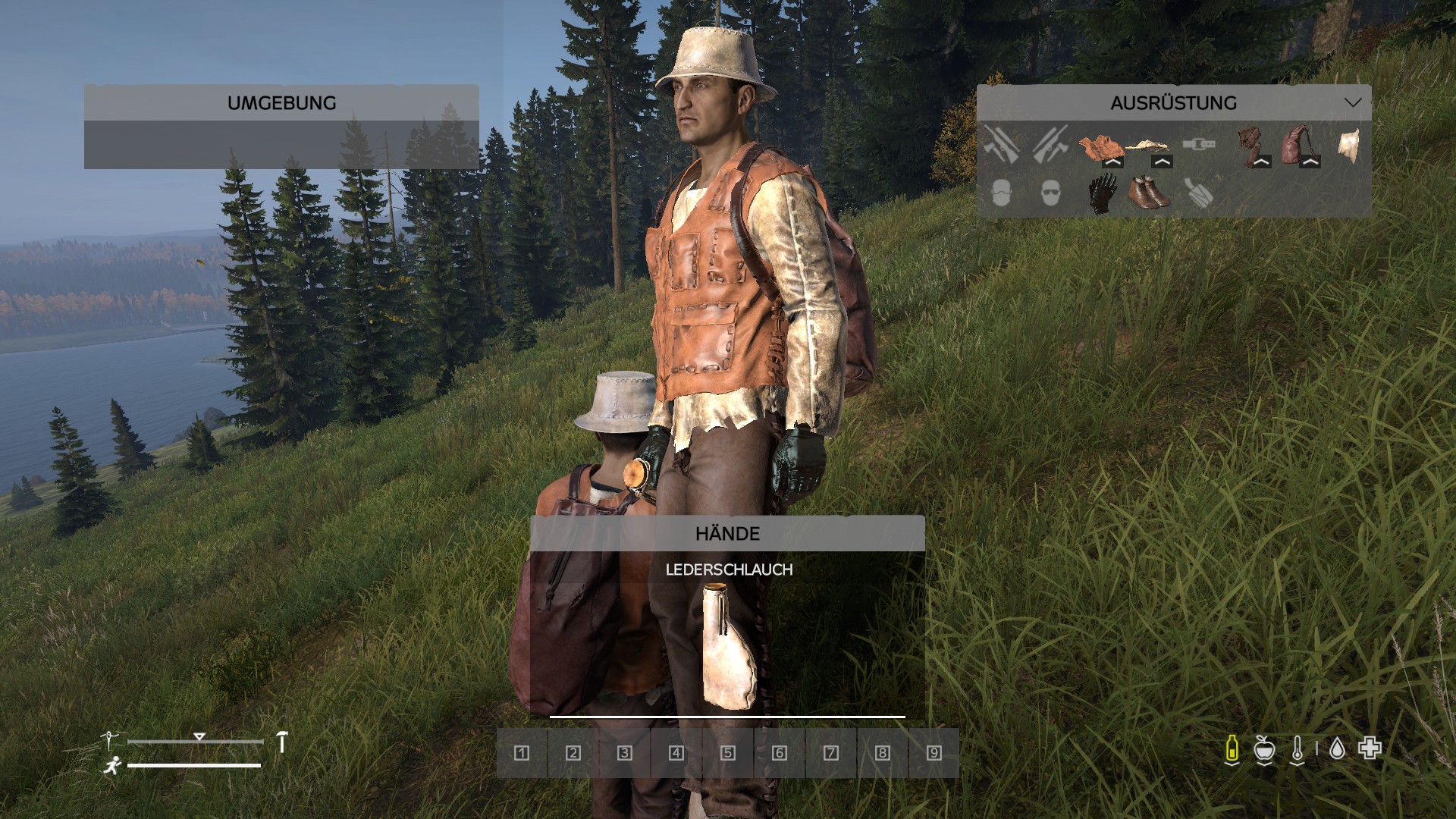The height and width of the screenshot is (819, 1456).
Task: Select the orange leather vest slot
Action: 1100,145
